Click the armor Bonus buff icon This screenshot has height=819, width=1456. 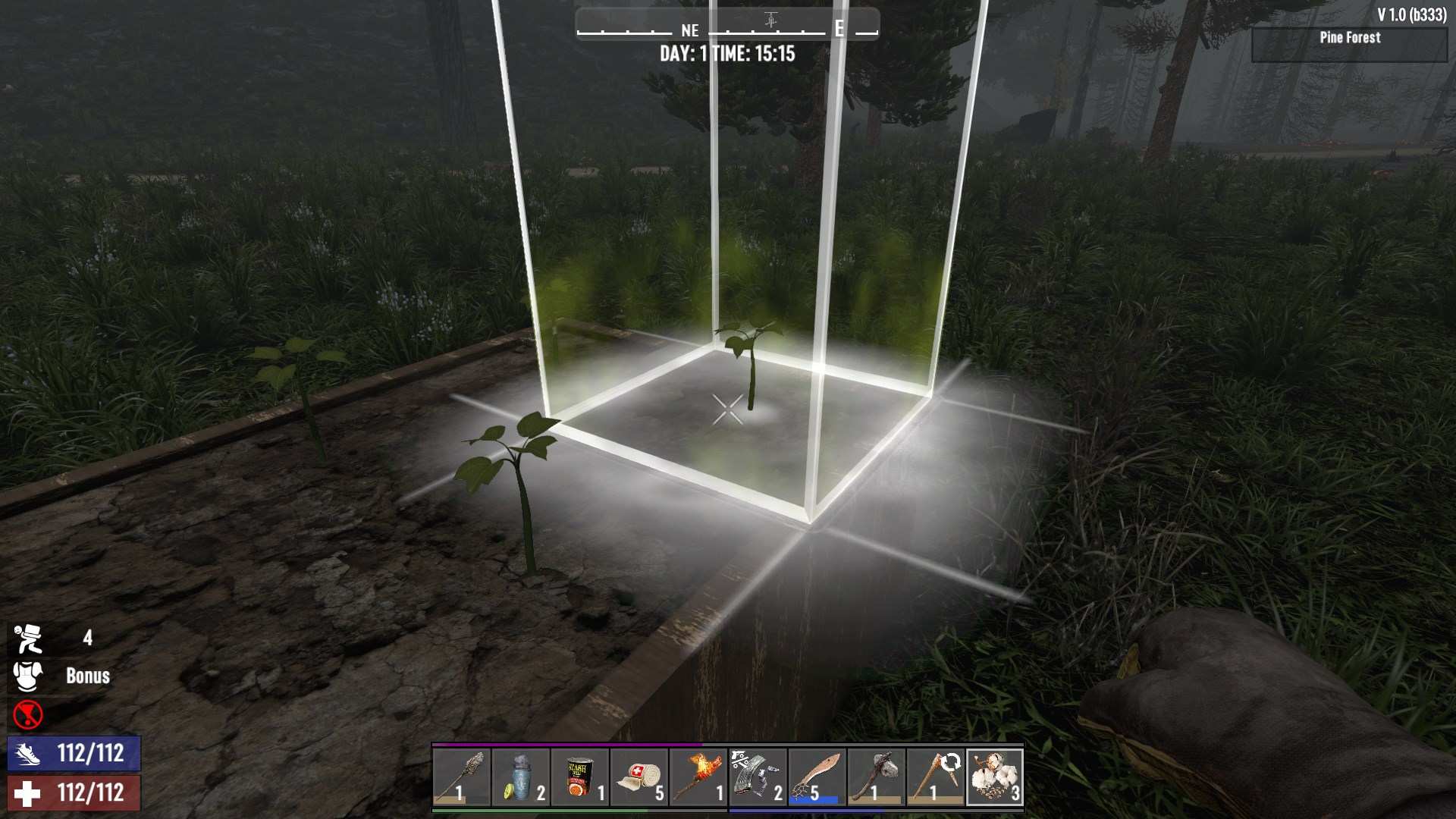coord(28,676)
